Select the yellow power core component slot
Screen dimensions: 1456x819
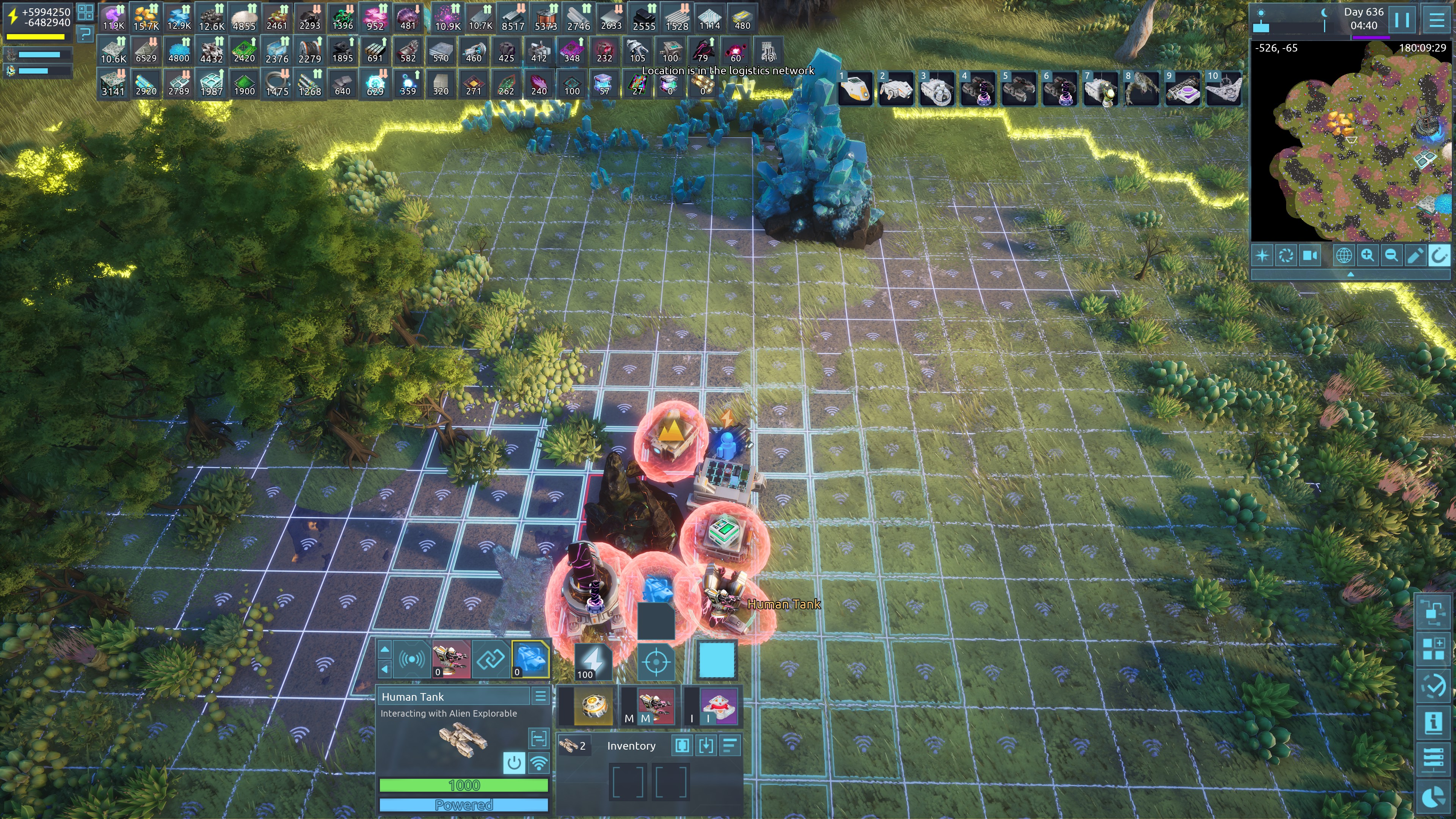593,705
